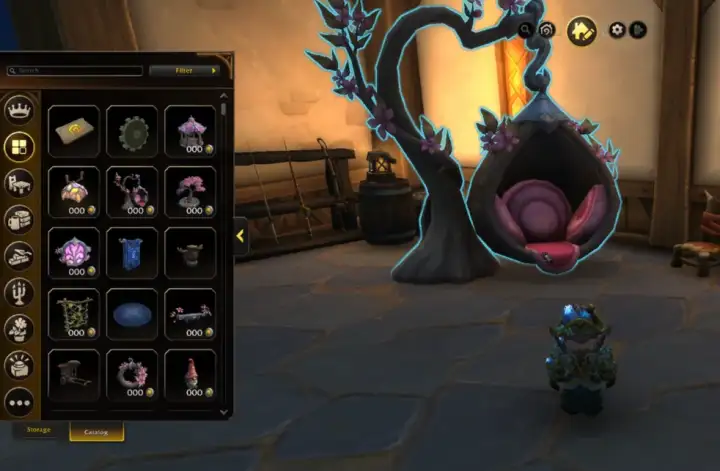Switch to the Catalog tab
Viewport: 720px width, 471px height.
point(96,431)
